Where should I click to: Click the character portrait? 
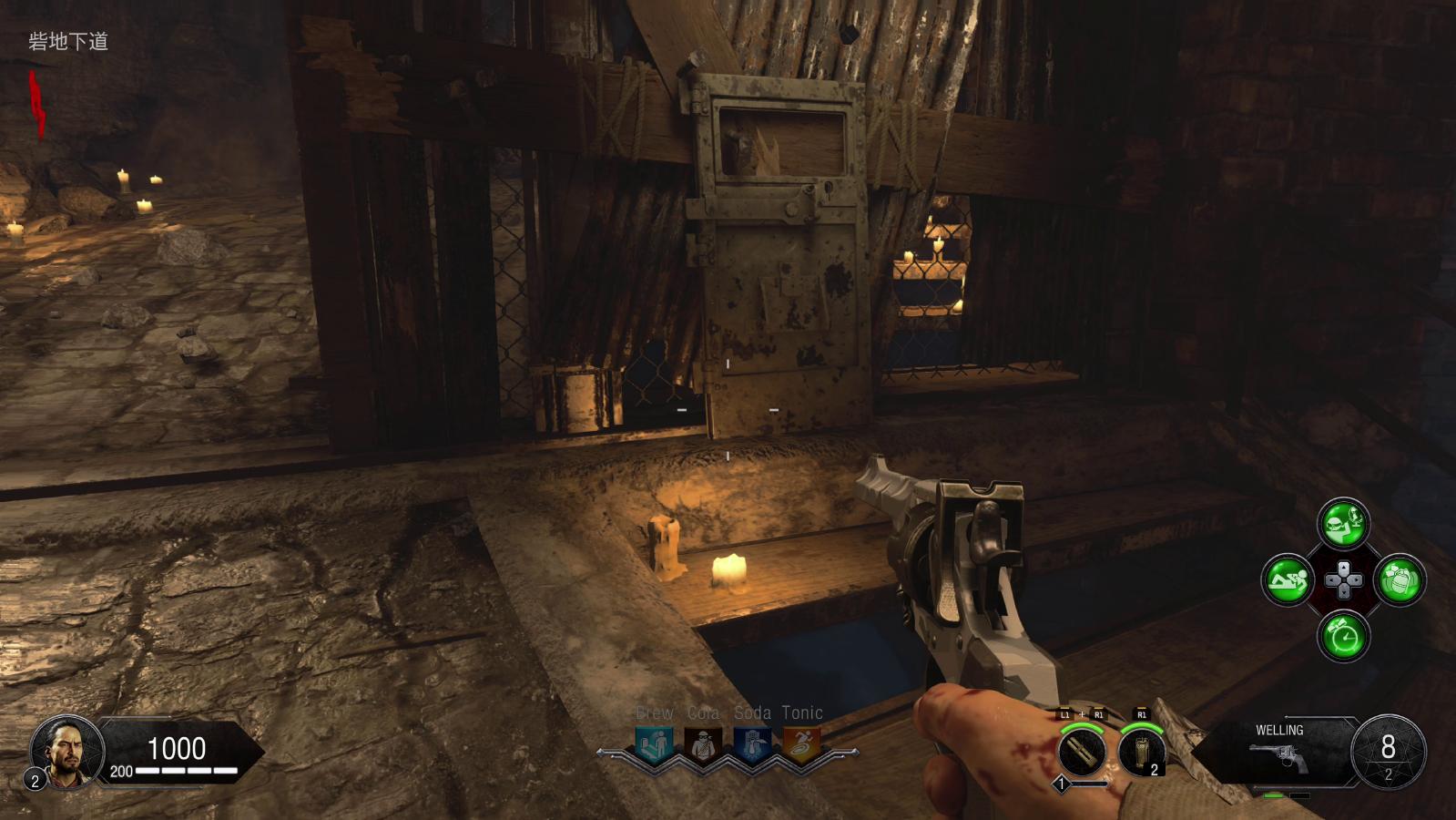(66, 751)
